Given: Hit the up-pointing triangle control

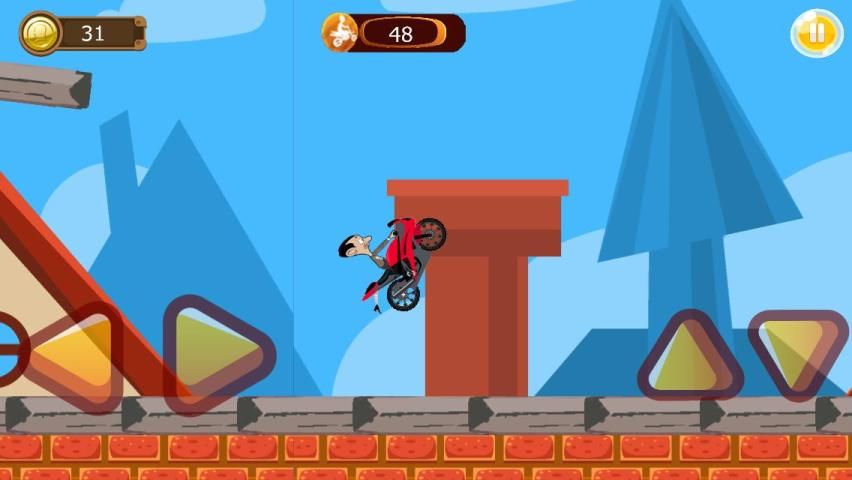Looking at the screenshot, I should point(689,357).
